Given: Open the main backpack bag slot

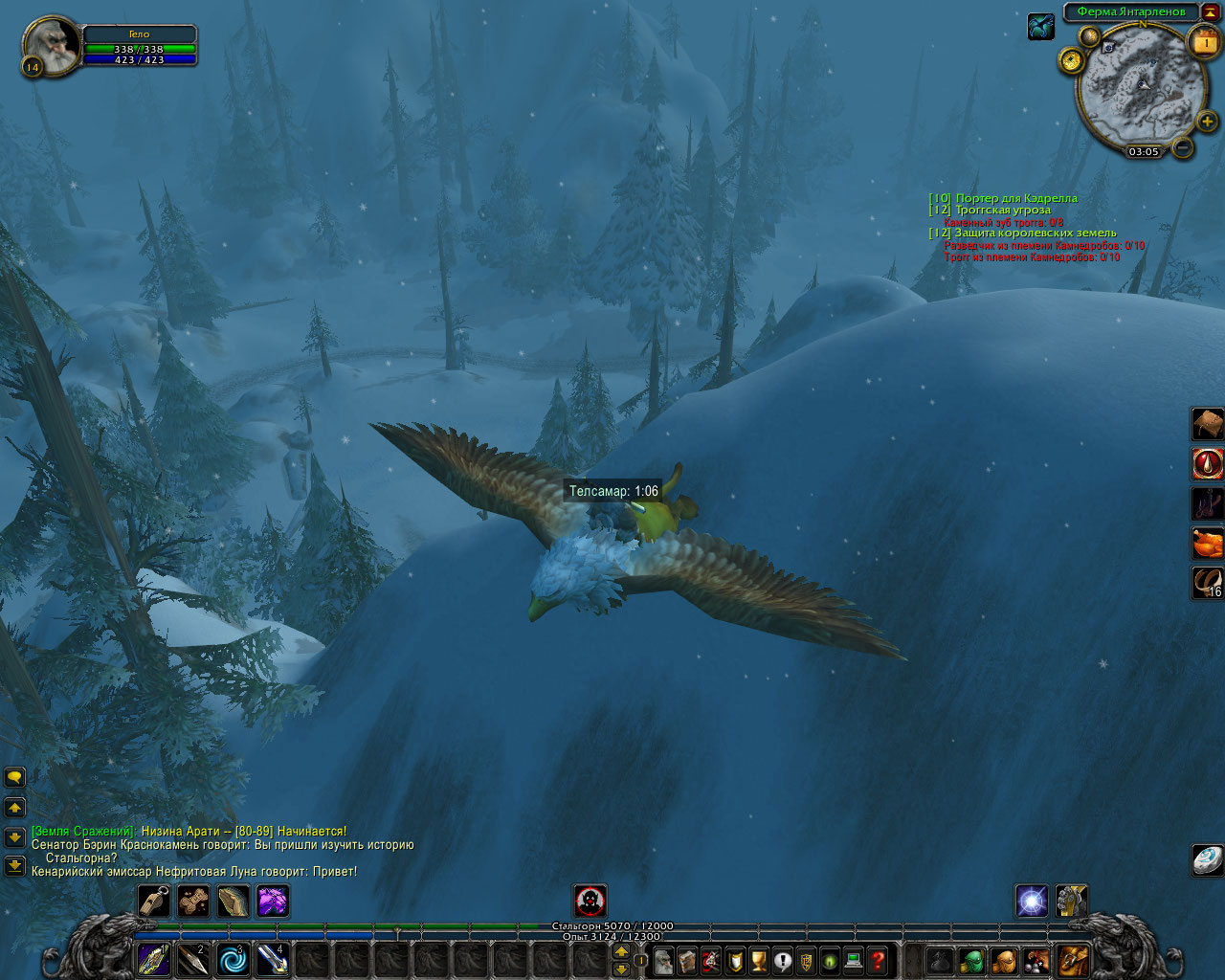Looking at the screenshot, I should pos(1073,960).
